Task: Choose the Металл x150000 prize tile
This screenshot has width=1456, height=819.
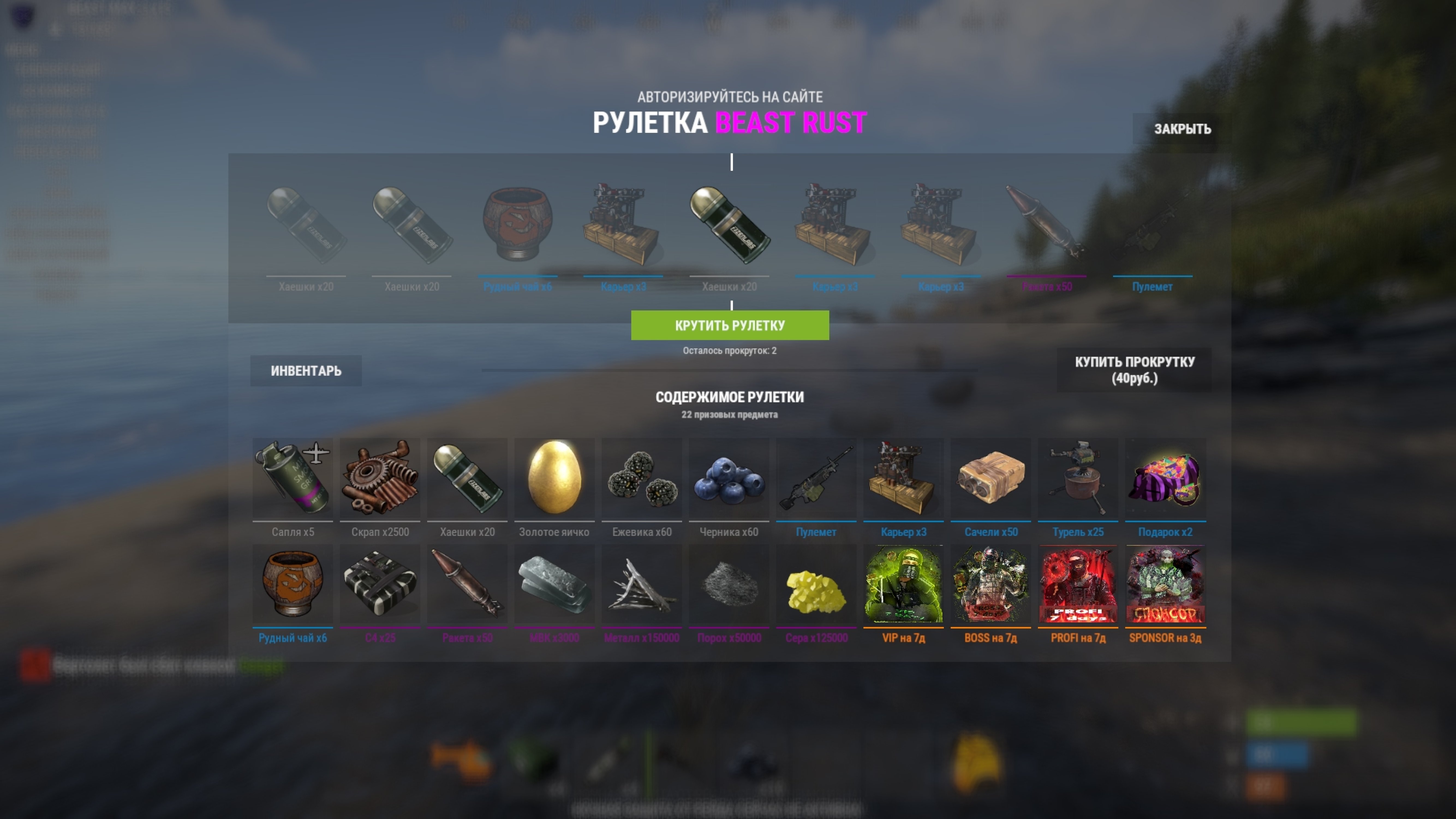Action: coord(642,585)
